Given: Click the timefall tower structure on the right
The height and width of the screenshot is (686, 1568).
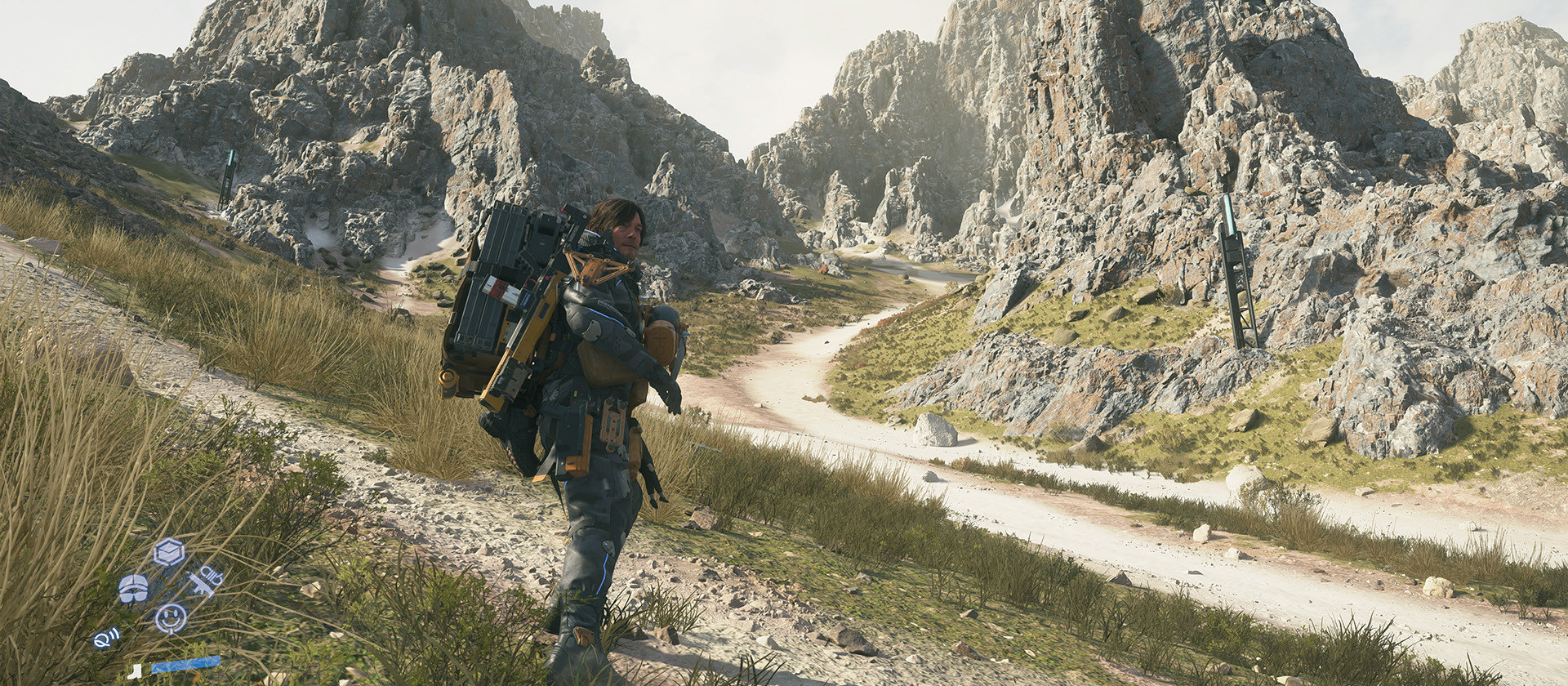Looking at the screenshot, I should click(1240, 269).
